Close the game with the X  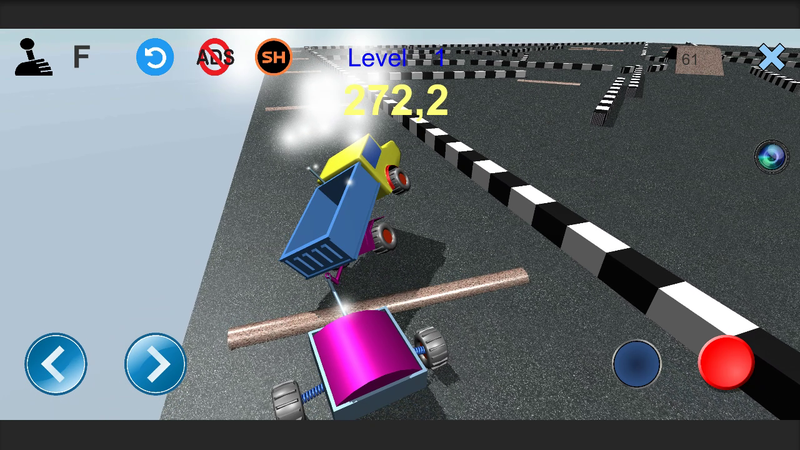click(771, 57)
